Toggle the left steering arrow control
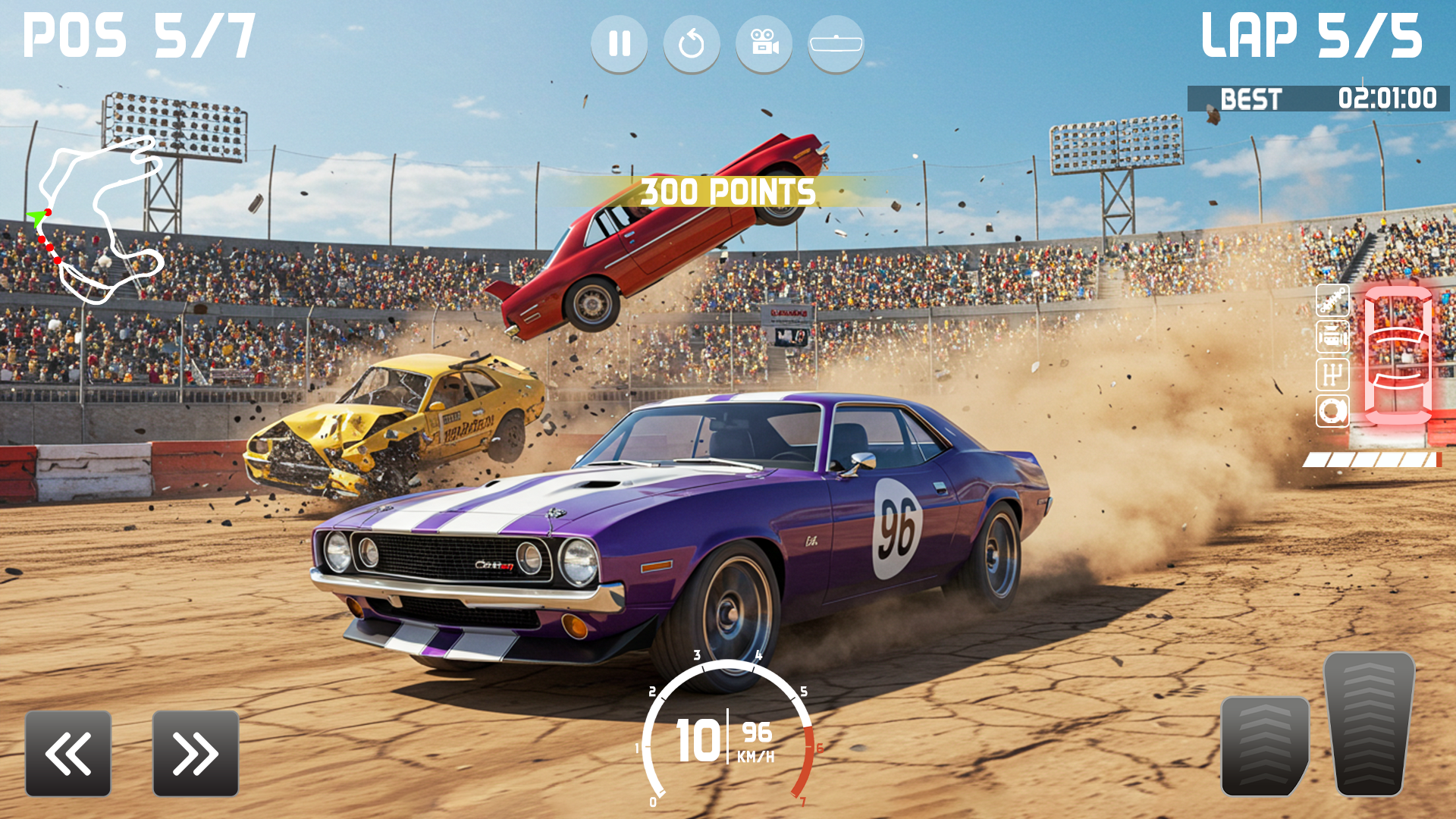This screenshot has width=1456, height=819. [x=67, y=753]
